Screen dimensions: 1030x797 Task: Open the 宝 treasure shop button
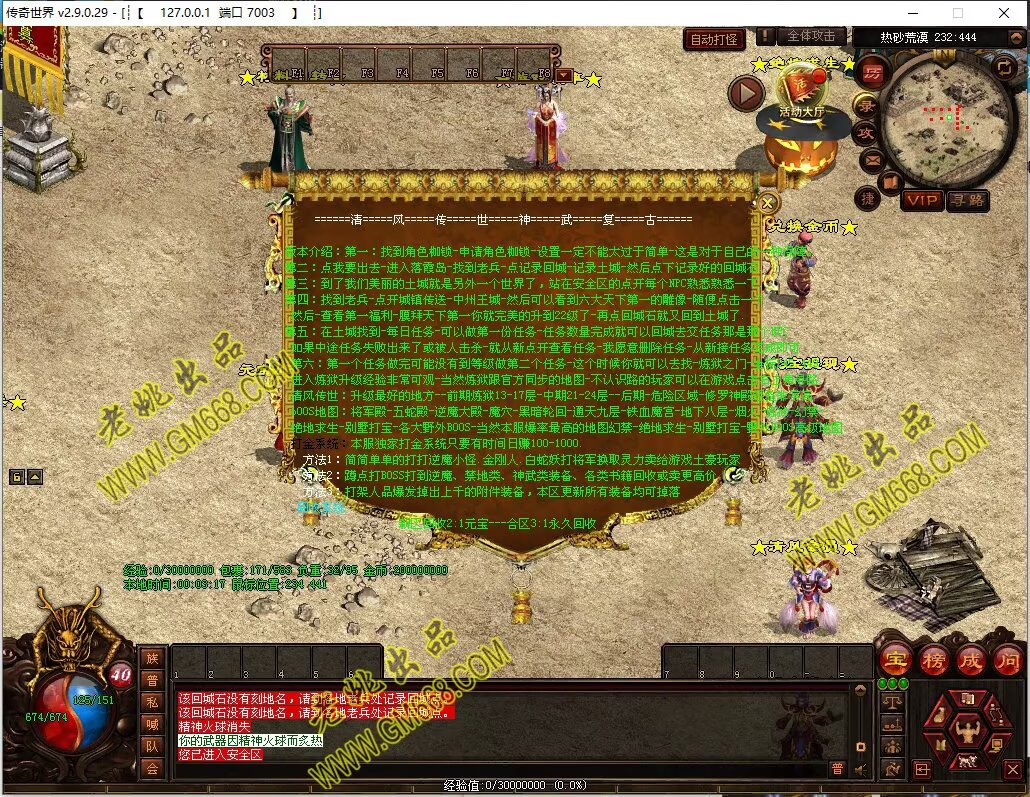pyautogui.click(x=894, y=660)
